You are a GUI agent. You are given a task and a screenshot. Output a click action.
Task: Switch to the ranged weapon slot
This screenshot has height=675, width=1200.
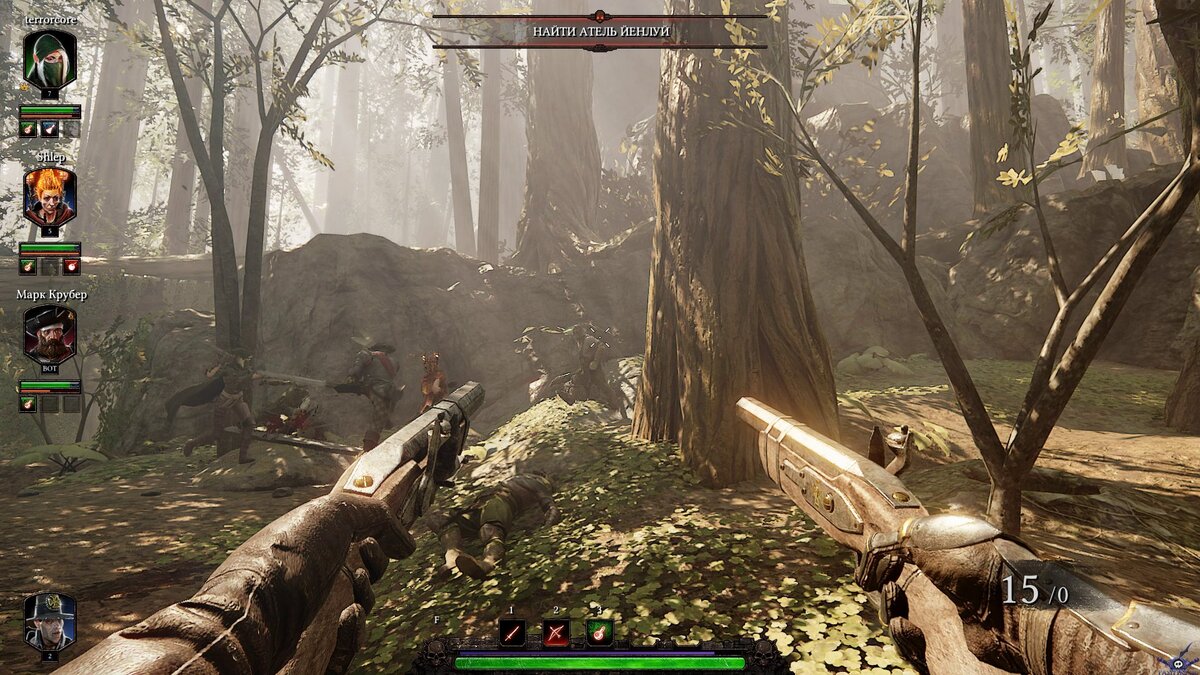pyautogui.click(x=556, y=632)
